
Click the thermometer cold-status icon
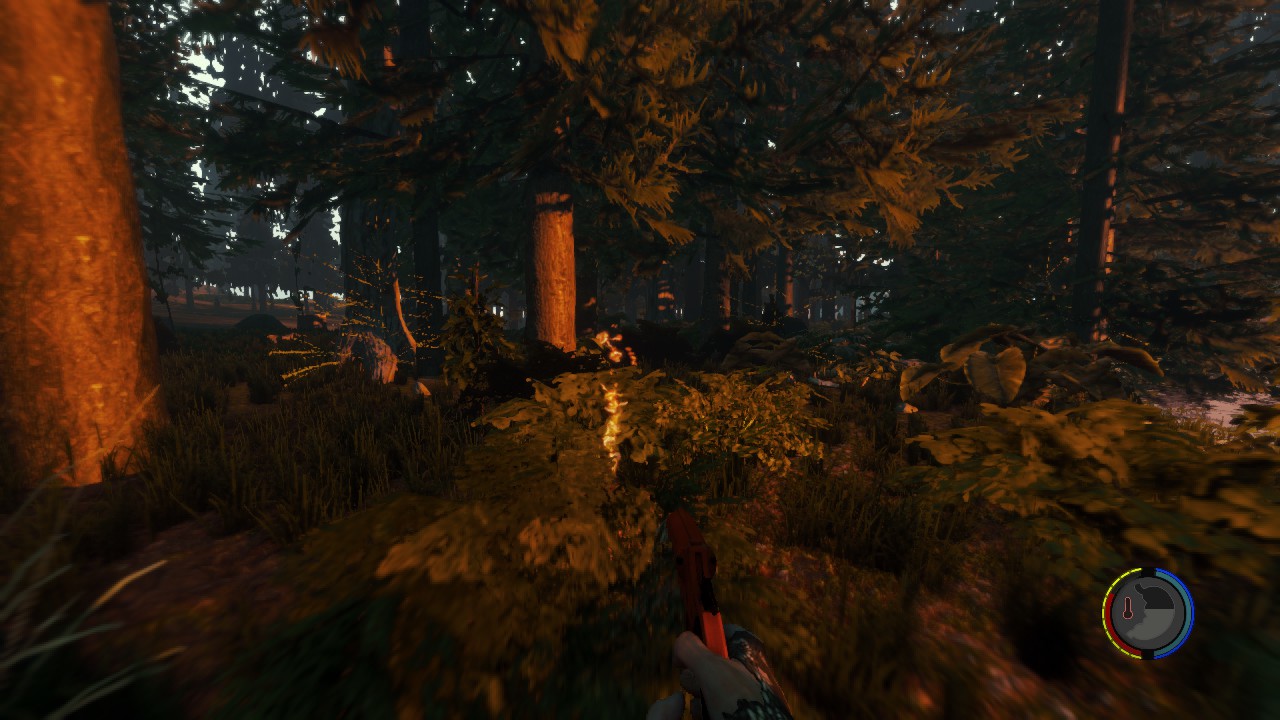click(1128, 609)
